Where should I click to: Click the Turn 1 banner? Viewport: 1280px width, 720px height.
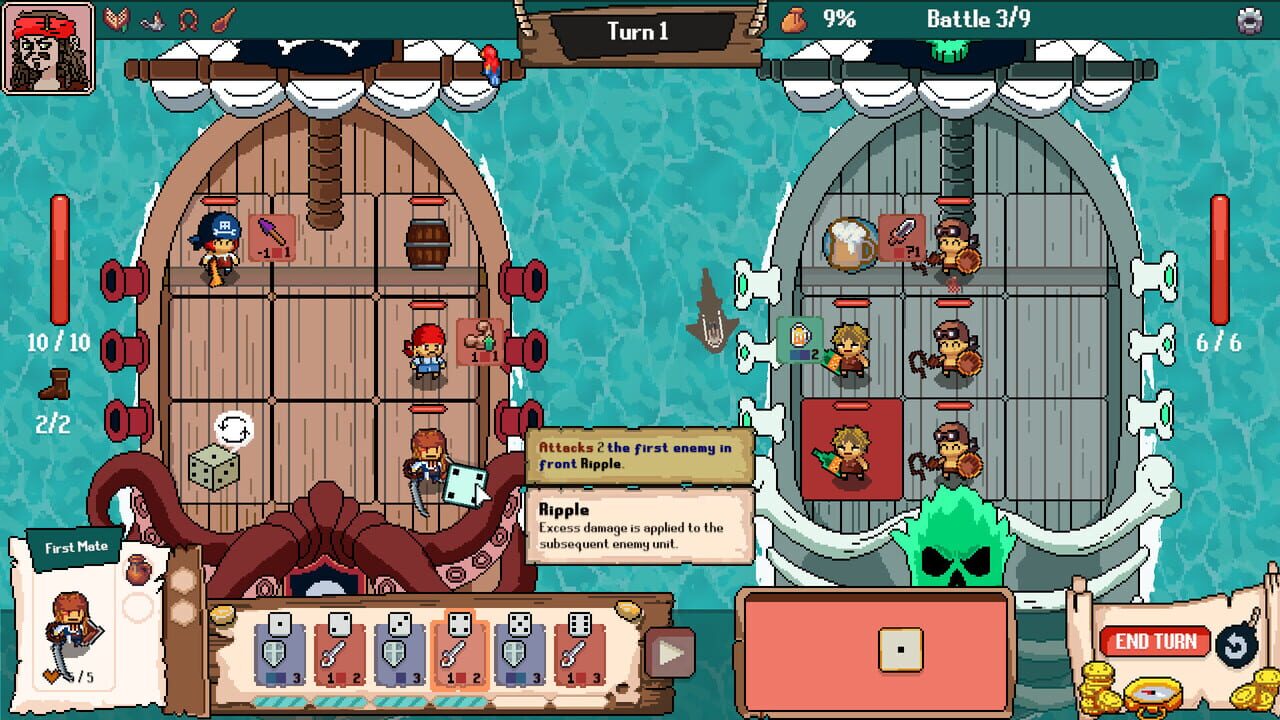point(641,31)
